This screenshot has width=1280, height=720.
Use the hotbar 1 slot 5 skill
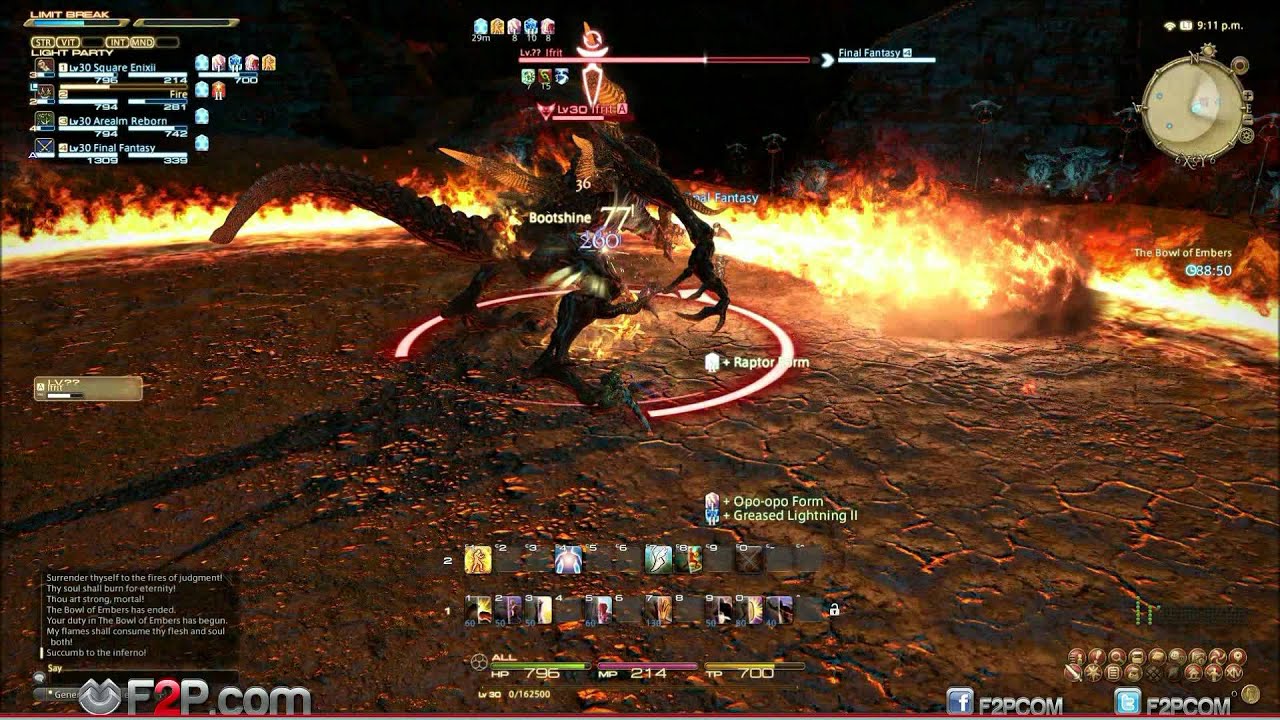pos(599,609)
